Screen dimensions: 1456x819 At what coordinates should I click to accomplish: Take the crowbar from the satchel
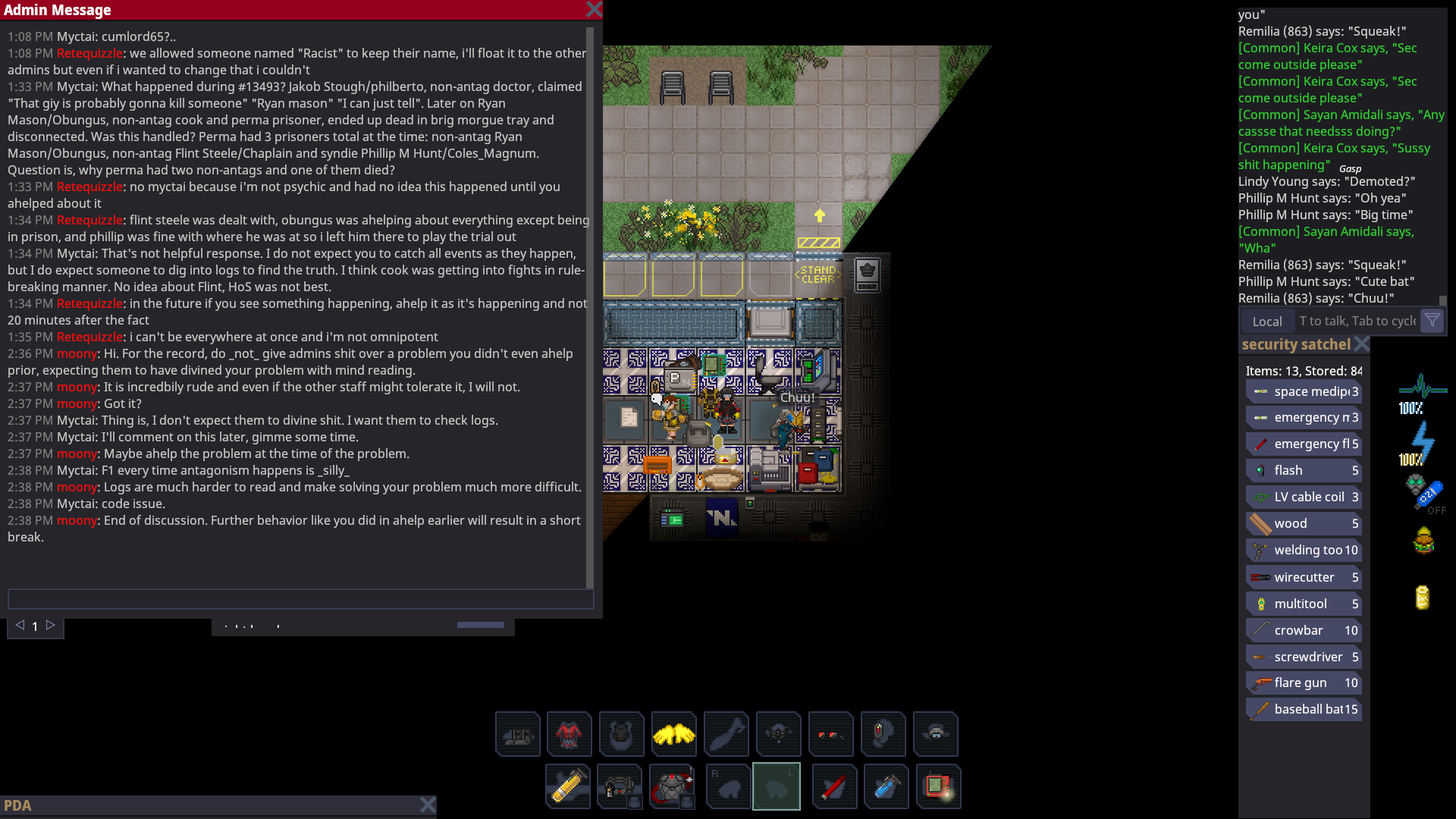pos(1303,630)
